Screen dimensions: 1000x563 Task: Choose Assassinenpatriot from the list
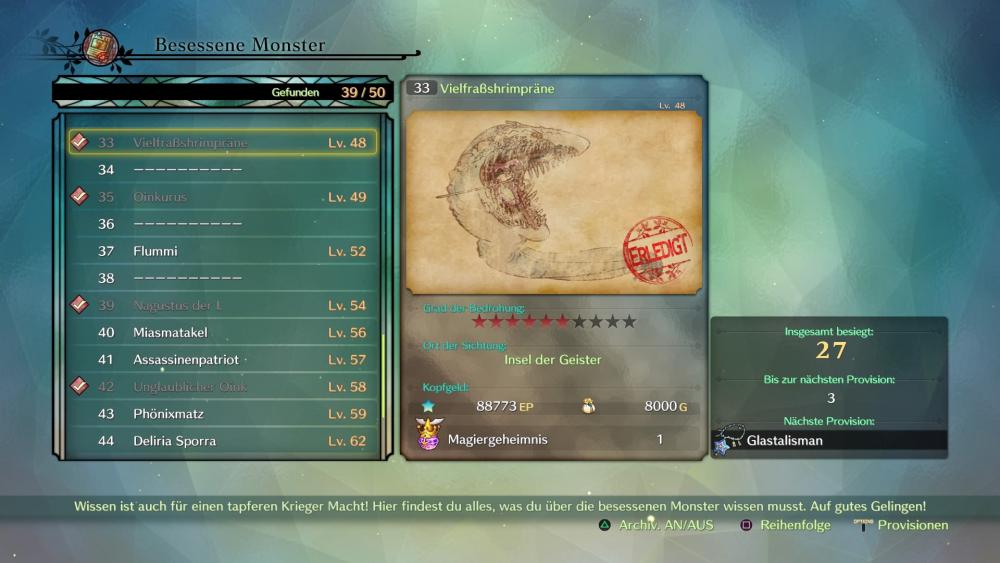coord(222,359)
